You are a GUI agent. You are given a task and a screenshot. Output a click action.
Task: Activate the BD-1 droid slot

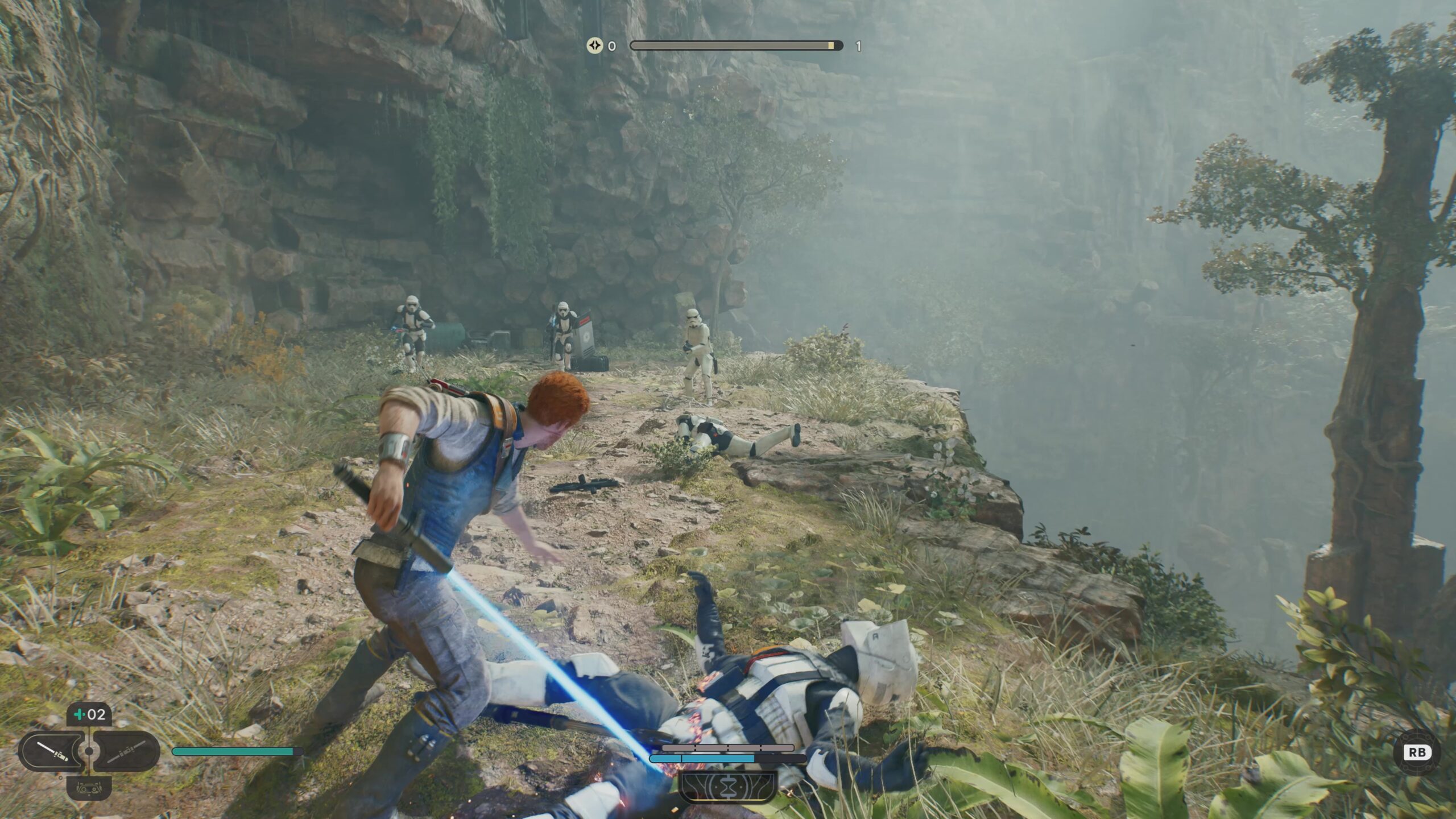[89, 788]
